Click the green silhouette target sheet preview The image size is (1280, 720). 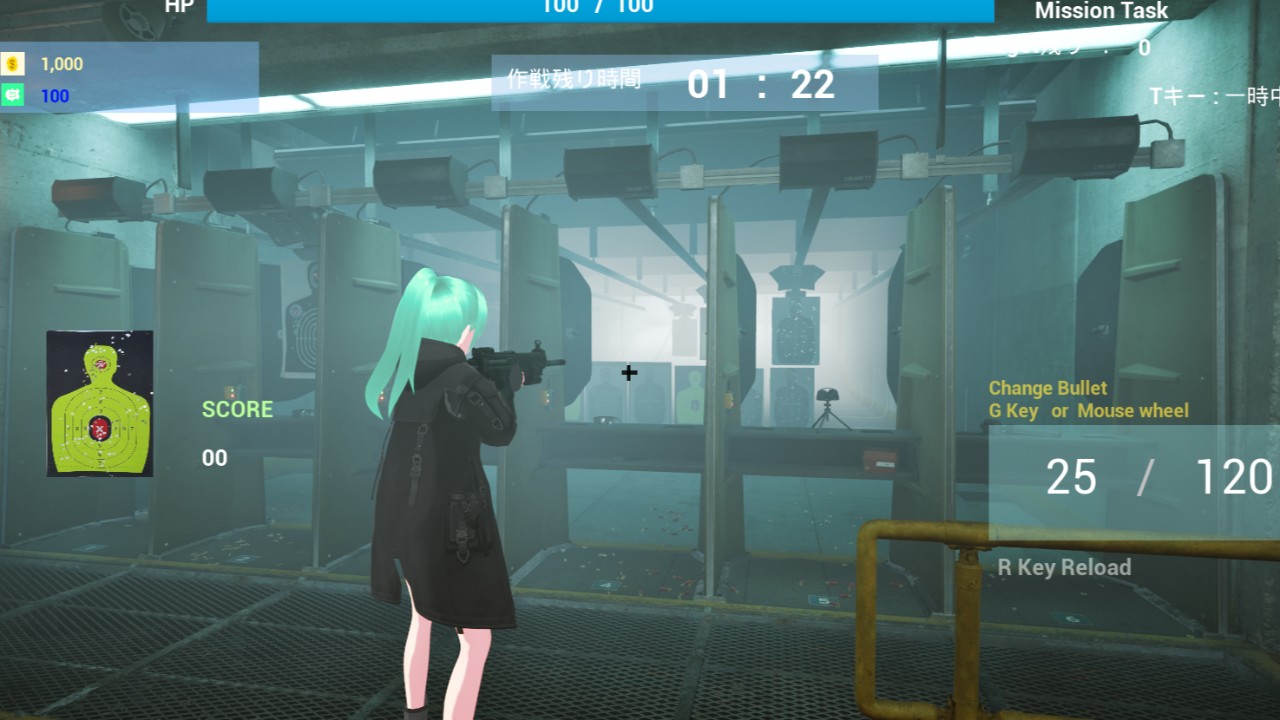click(99, 402)
